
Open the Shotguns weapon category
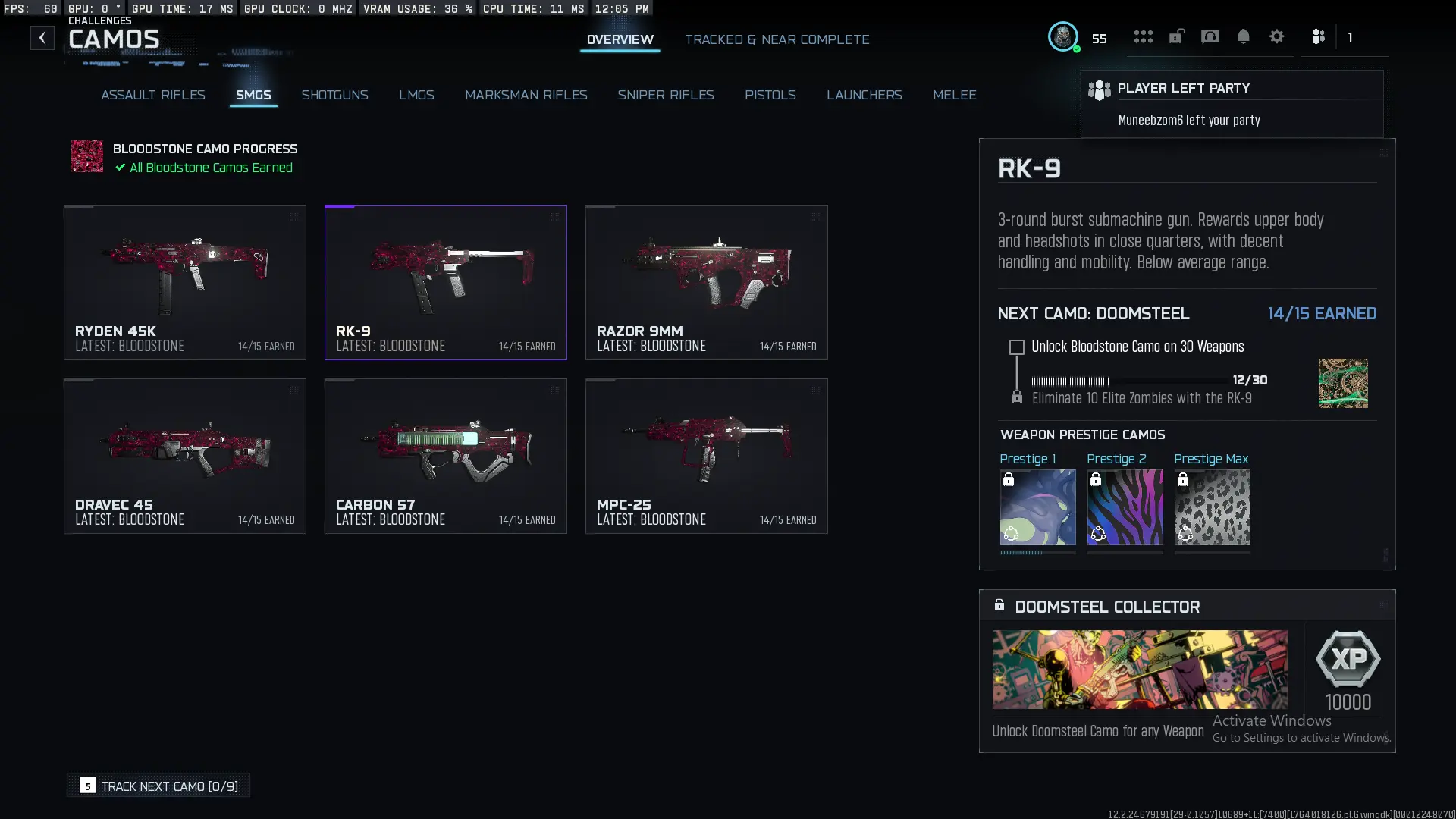tap(335, 95)
